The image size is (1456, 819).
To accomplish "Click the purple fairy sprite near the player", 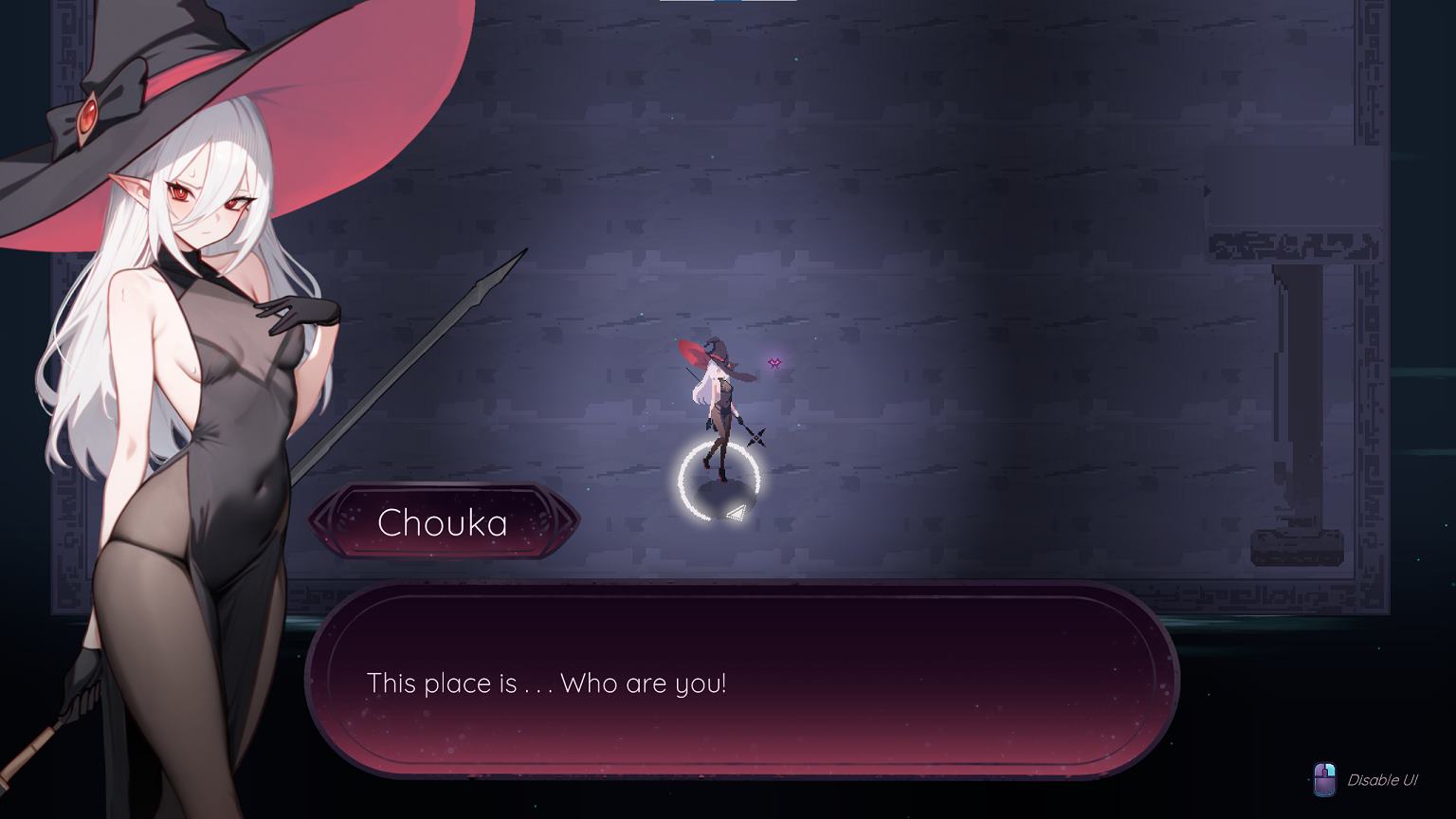I will tap(773, 361).
